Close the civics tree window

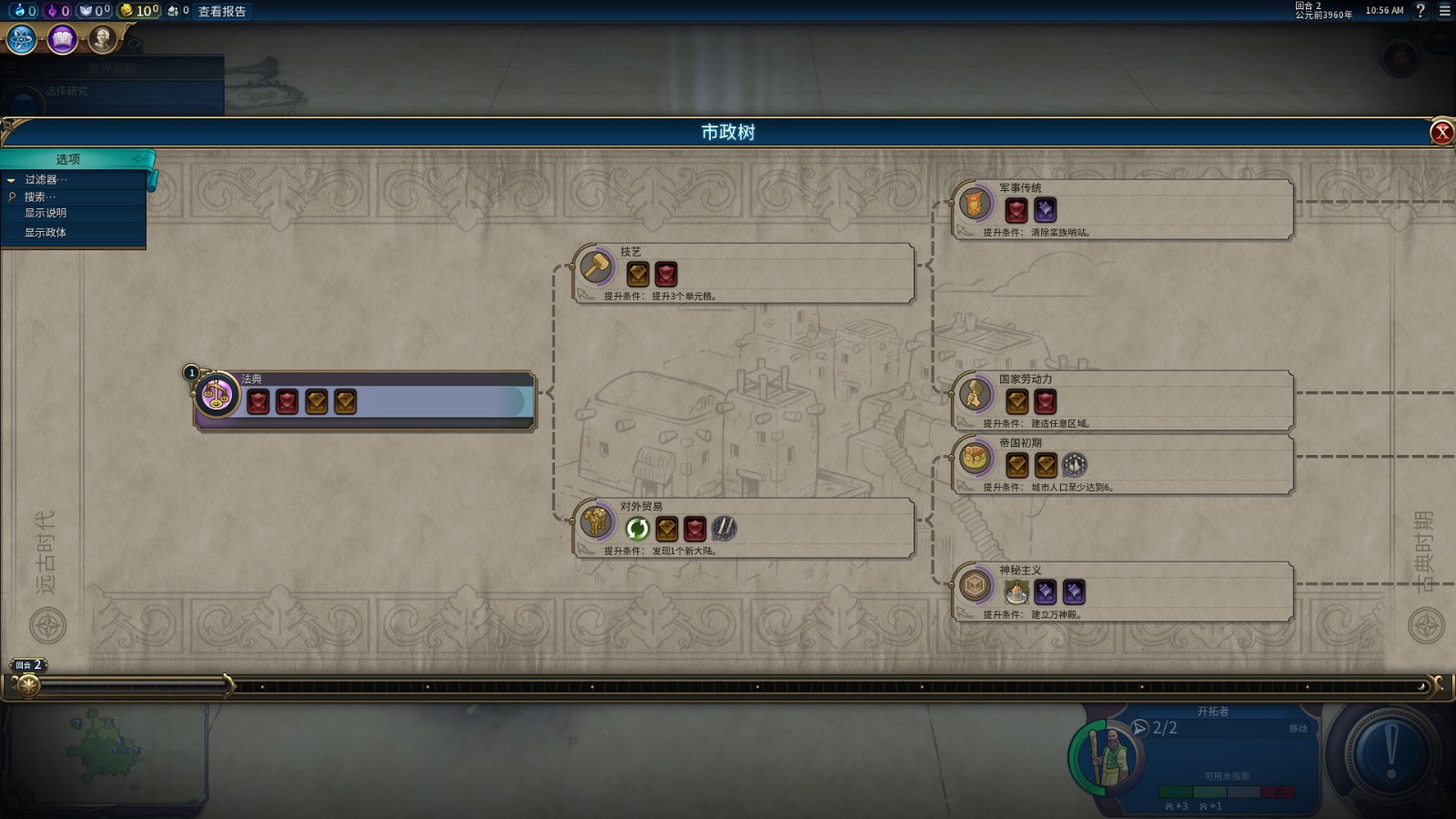[1441, 133]
